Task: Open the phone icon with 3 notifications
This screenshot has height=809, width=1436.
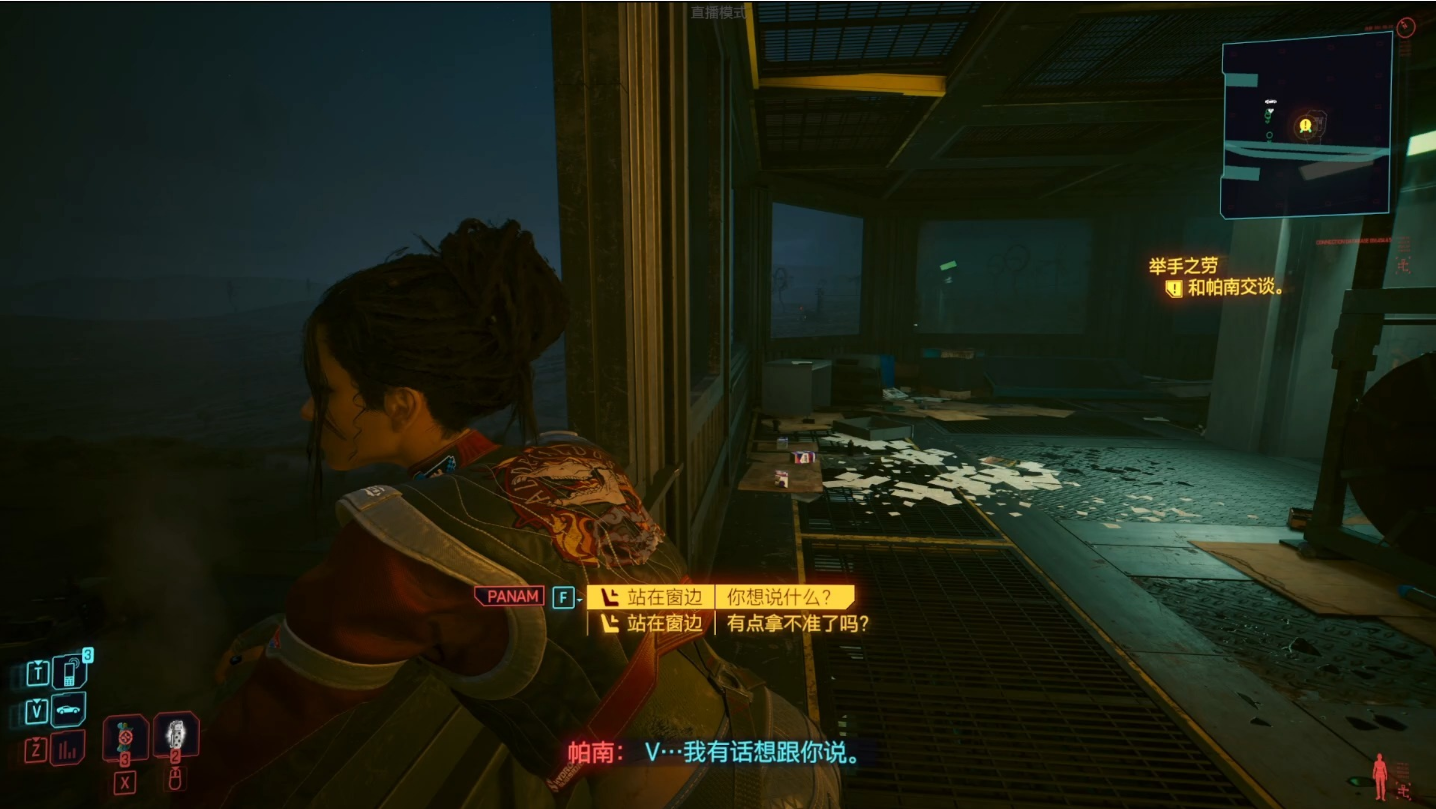Action: pyautogui.click(x=69, y=672)
